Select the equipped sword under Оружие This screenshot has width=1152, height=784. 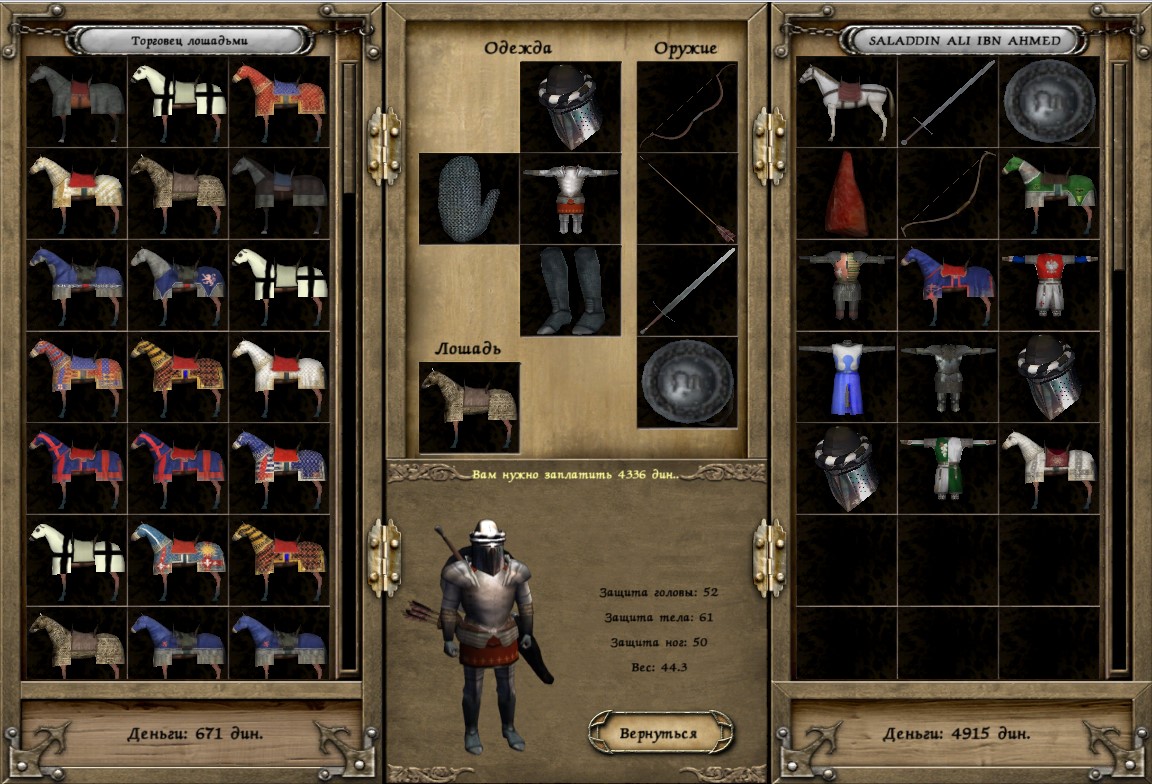(686, 290)
